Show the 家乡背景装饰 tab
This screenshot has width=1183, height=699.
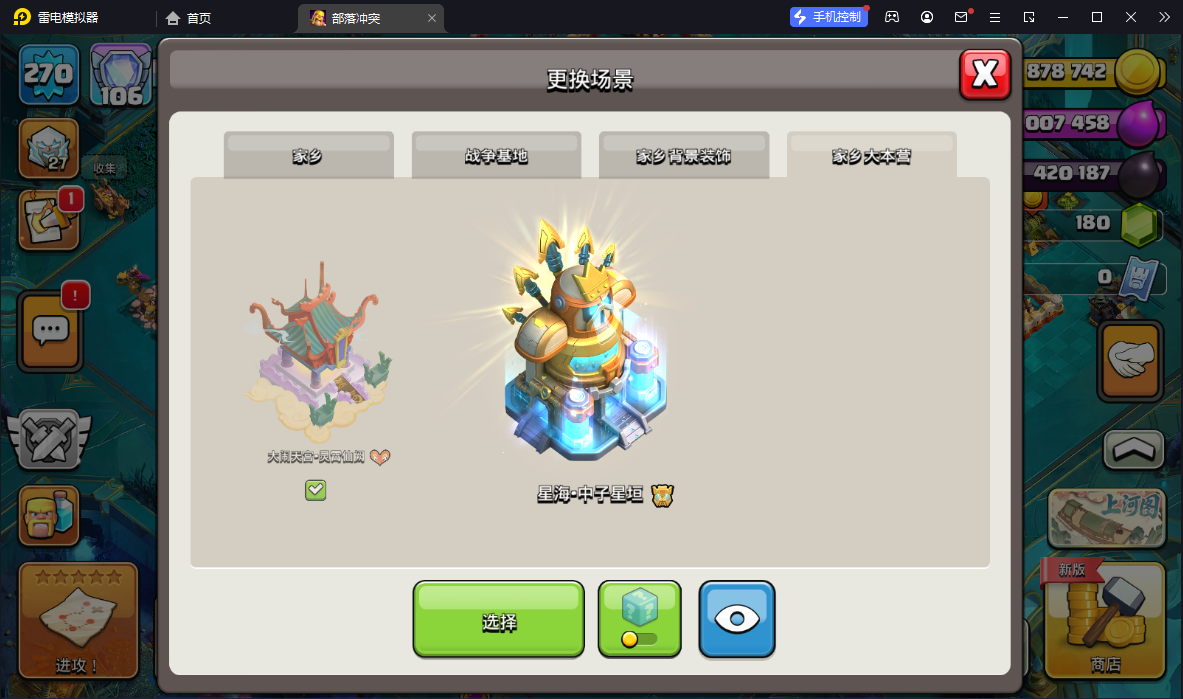684,155
